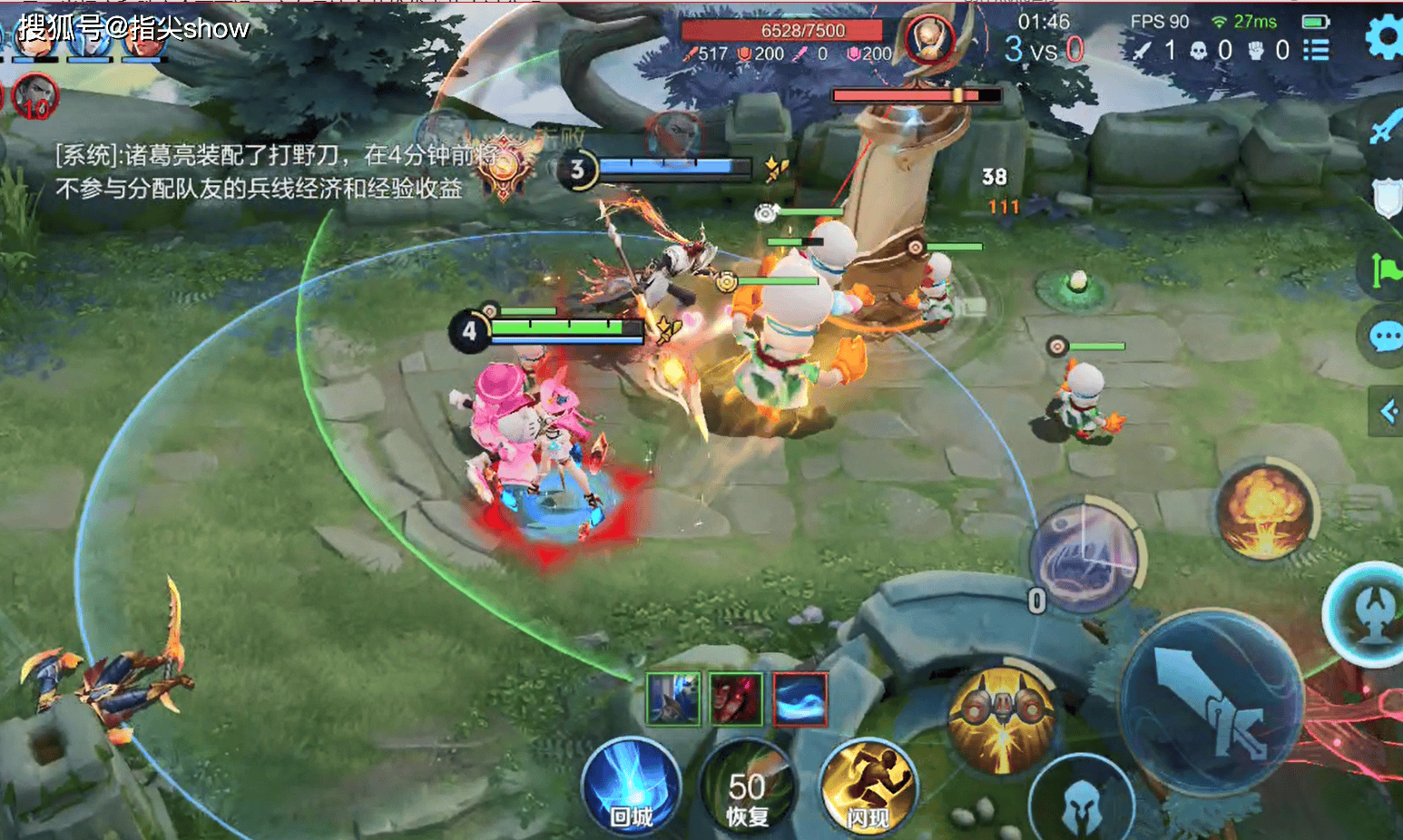Send the shield retreat signal
The image size is (1403, 840).
[1387, 196]
